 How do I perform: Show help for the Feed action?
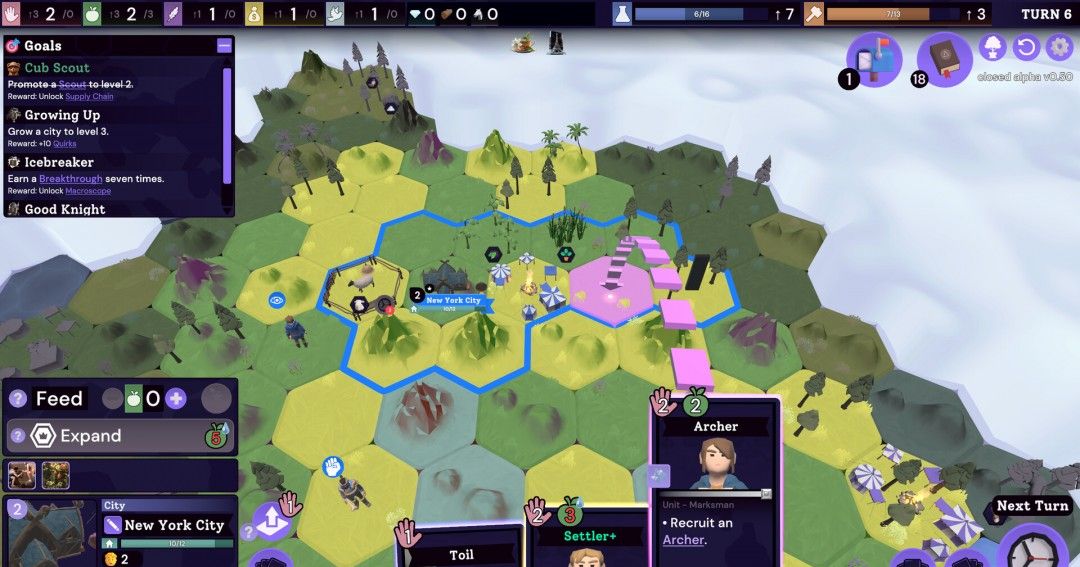17,399
